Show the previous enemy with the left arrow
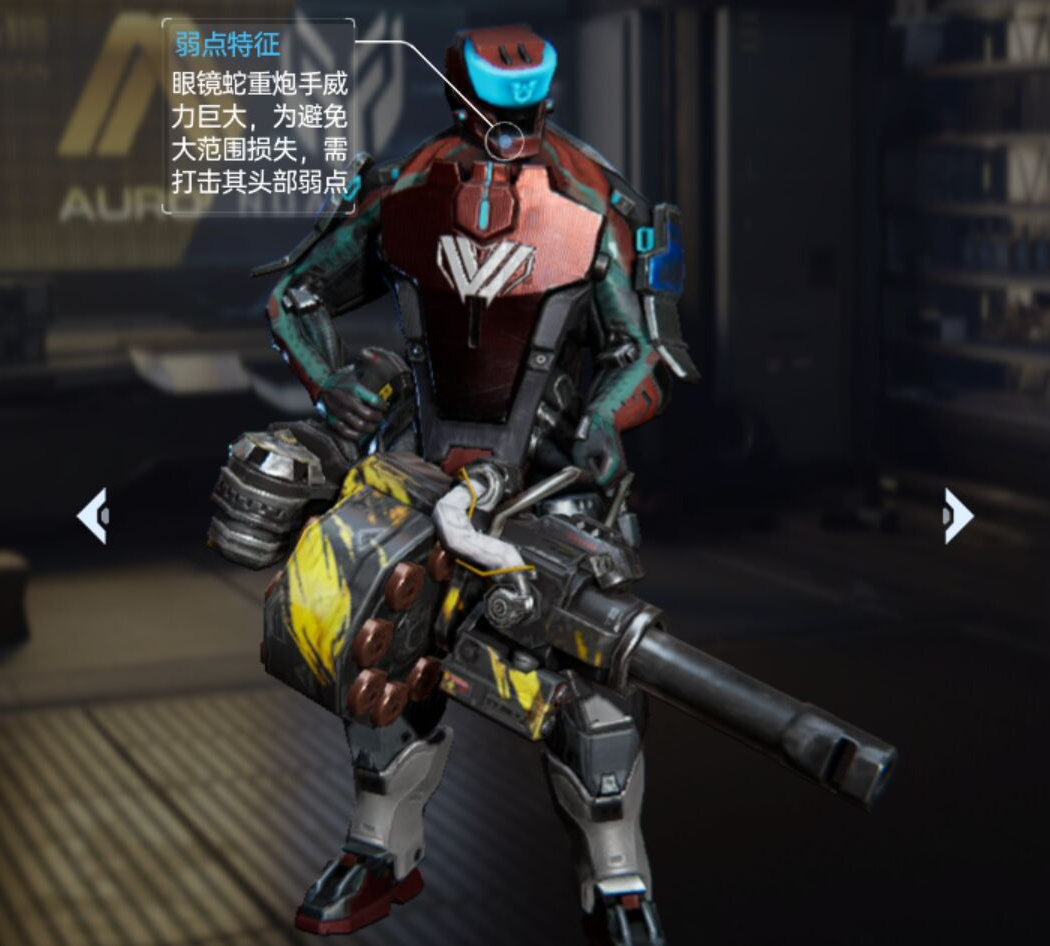Image resolution: width=1050 pixels, height=946 pixels. click(x=93, y=516)
